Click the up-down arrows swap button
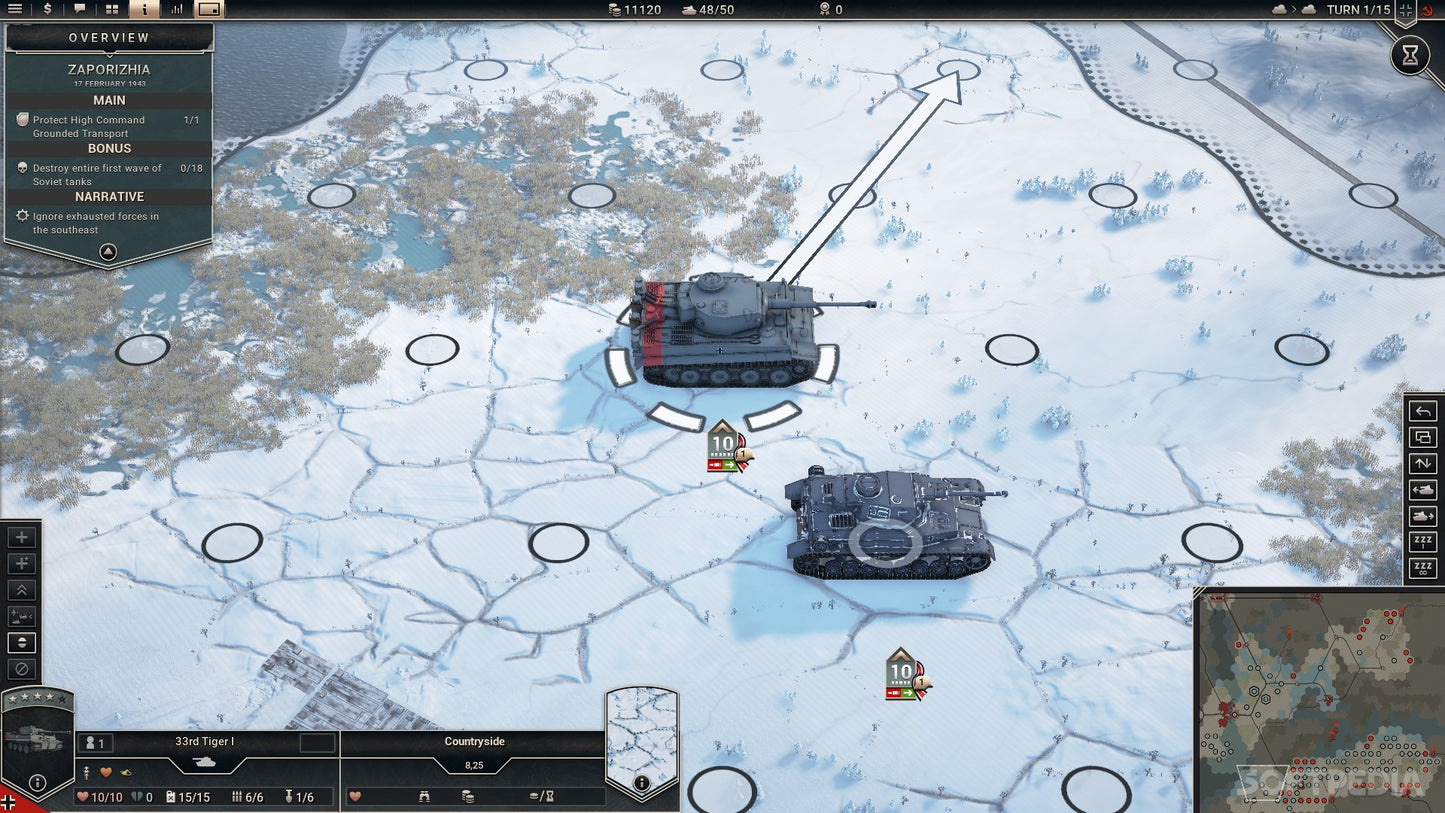Image resolution: width=1445 pixels, height=813 pixels. tap(1422, 464)
